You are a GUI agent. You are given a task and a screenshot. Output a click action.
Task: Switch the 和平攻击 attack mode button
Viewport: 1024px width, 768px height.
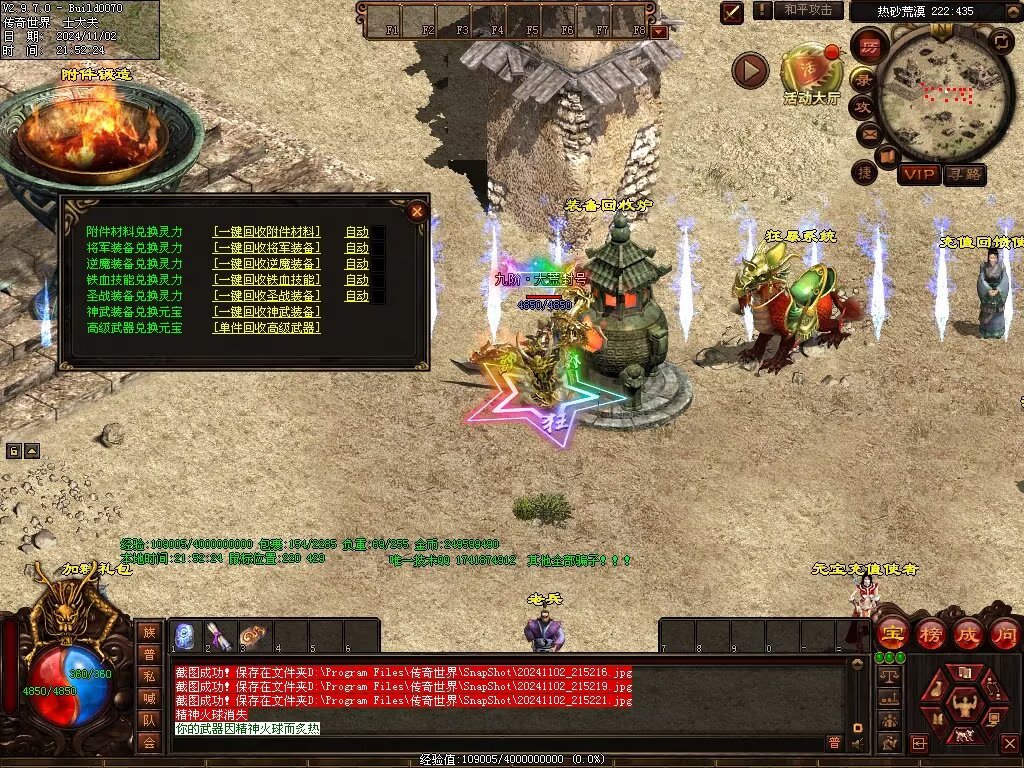click(807, 10)
